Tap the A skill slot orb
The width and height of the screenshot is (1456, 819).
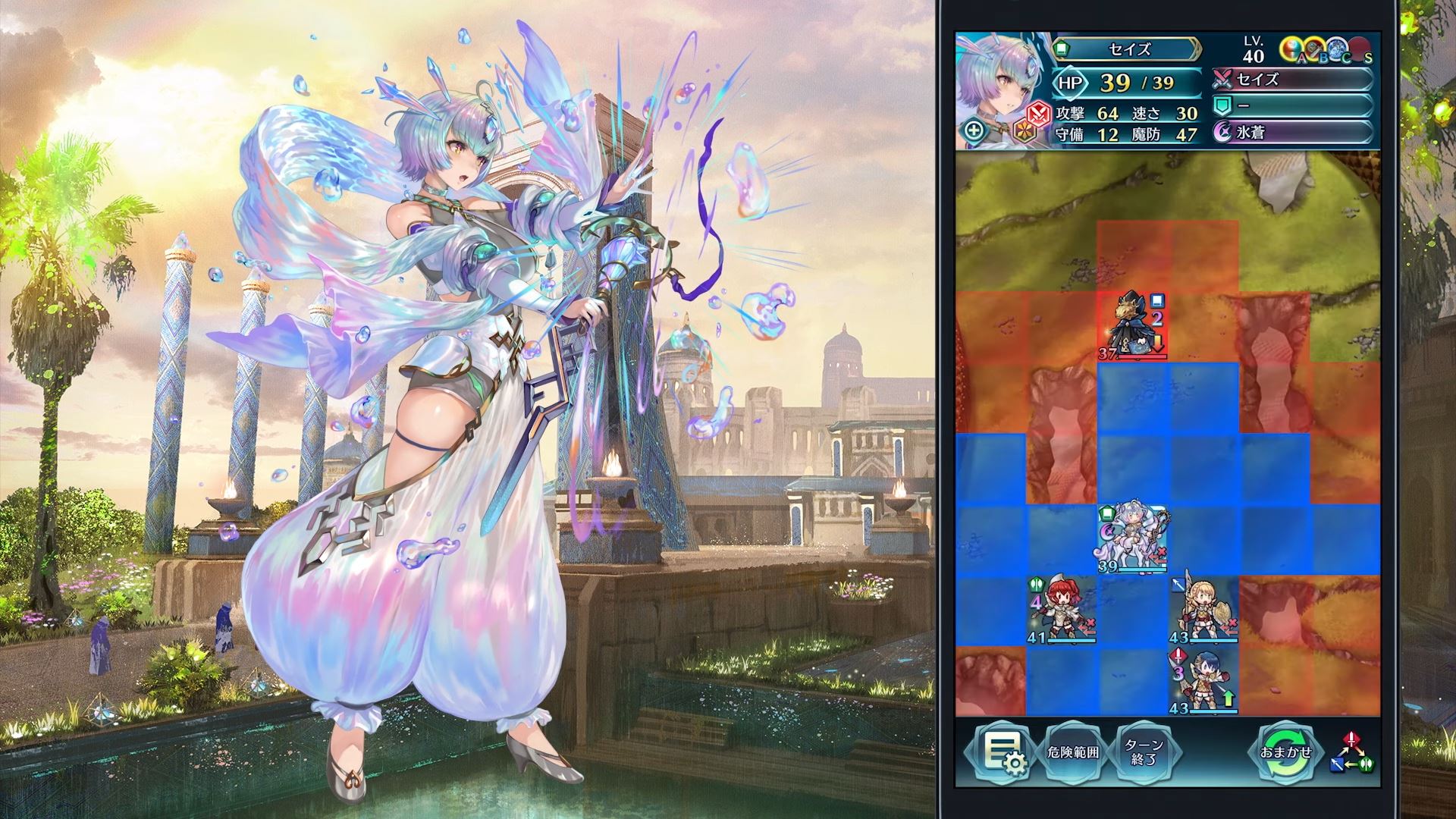click(1292, 49)
